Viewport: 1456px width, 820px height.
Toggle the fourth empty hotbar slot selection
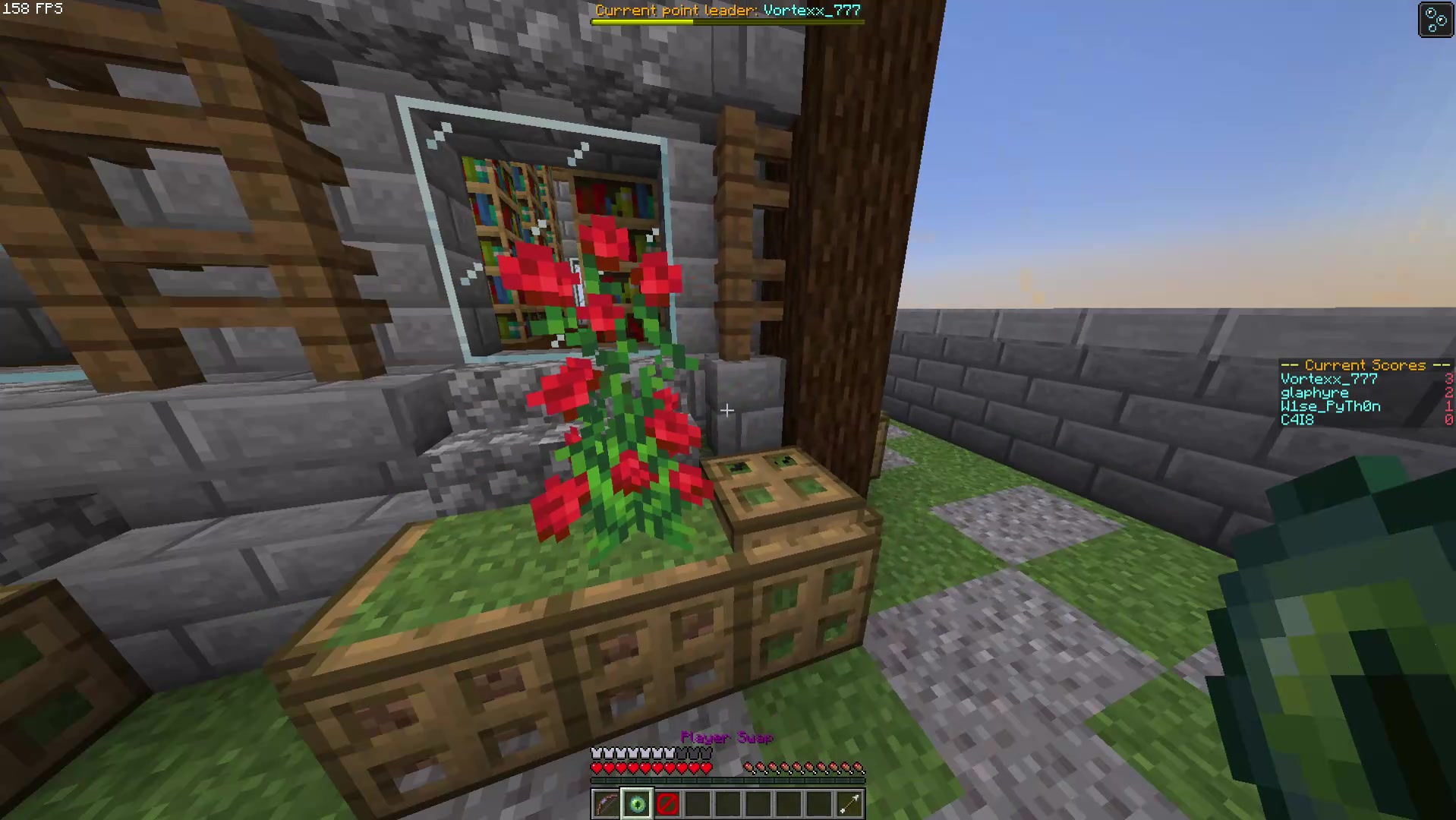[x=697, y=803]
